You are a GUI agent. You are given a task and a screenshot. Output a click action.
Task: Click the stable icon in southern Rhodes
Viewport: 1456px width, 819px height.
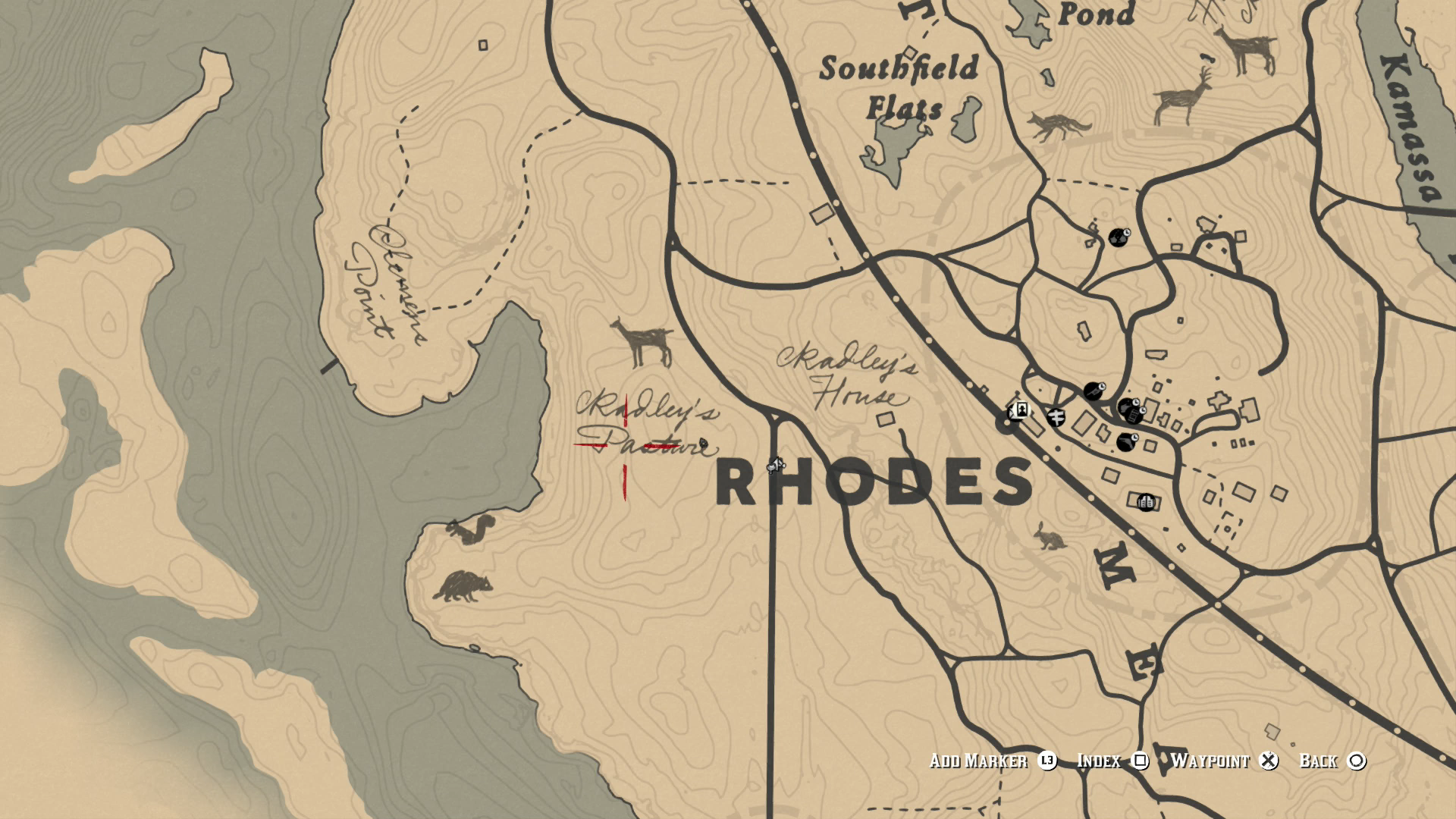(x=1145, y=502)
